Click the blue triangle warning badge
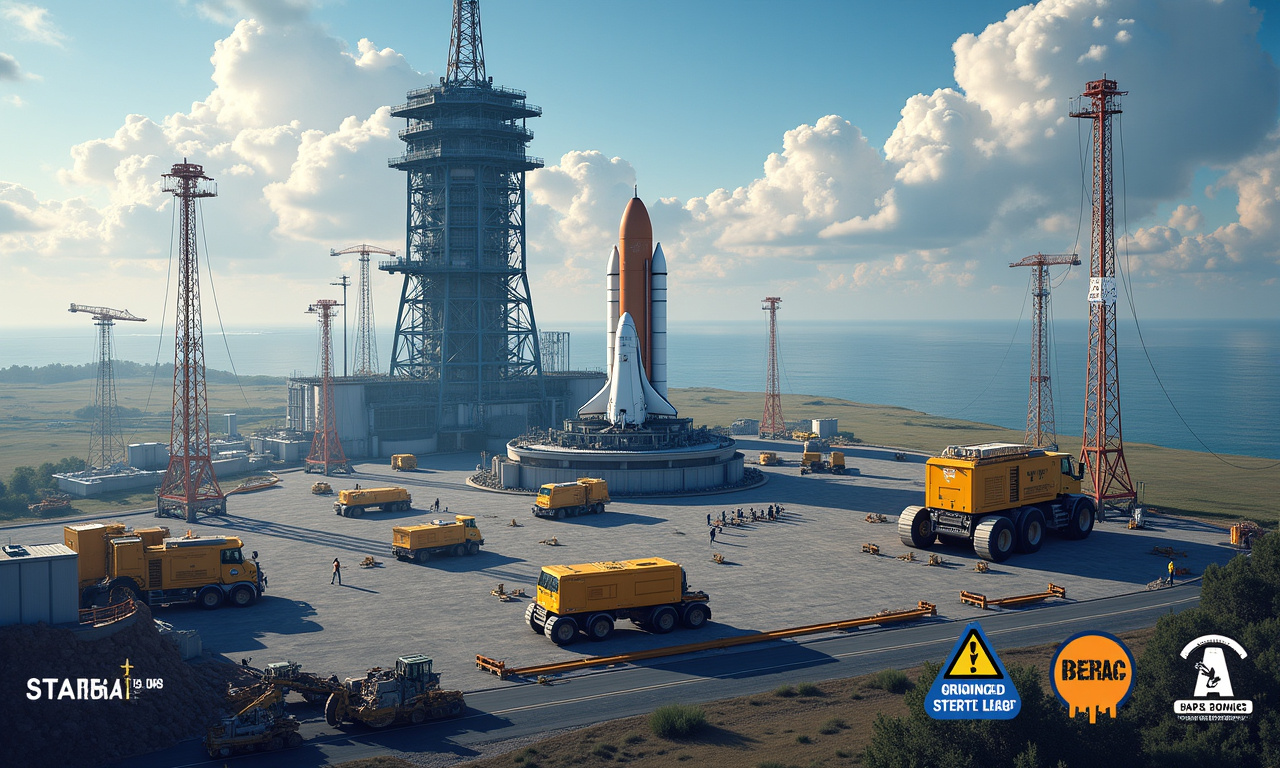Image resolution: width=1280 pixels, height=768 pixels. (x=972, y=674)
